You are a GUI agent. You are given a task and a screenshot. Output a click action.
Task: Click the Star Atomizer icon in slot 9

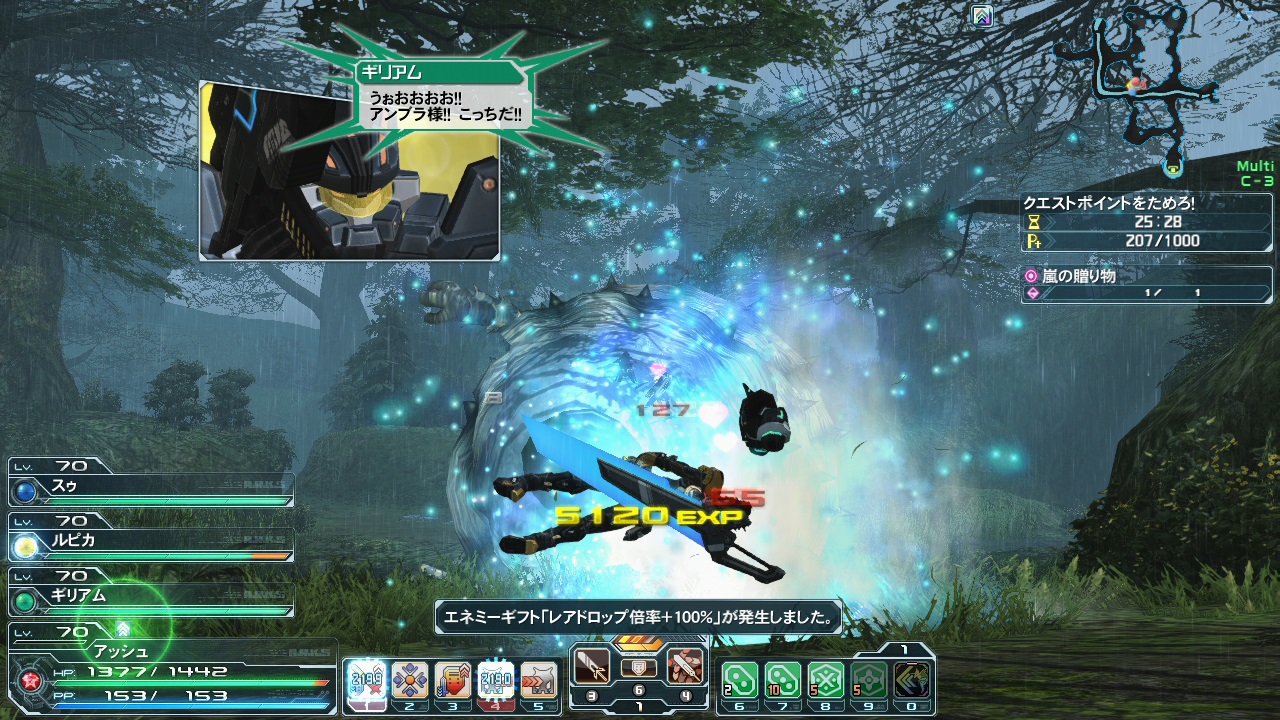(869, 679)
